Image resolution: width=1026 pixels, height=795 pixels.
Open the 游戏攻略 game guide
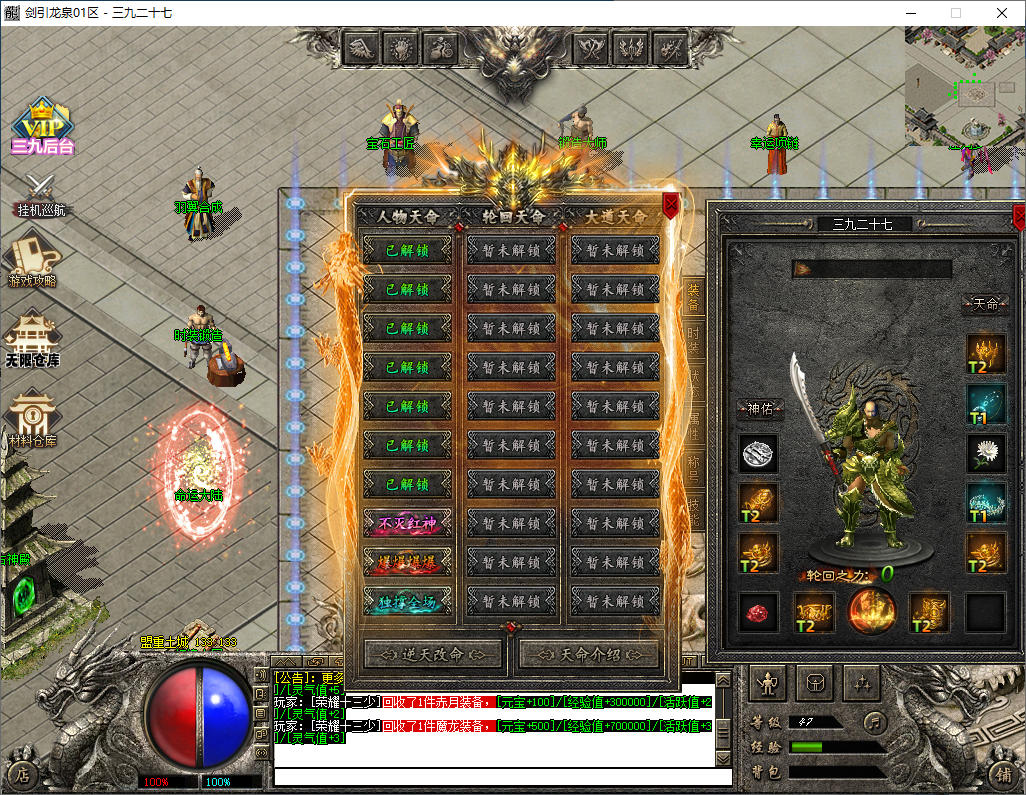(x=33, y=259)
